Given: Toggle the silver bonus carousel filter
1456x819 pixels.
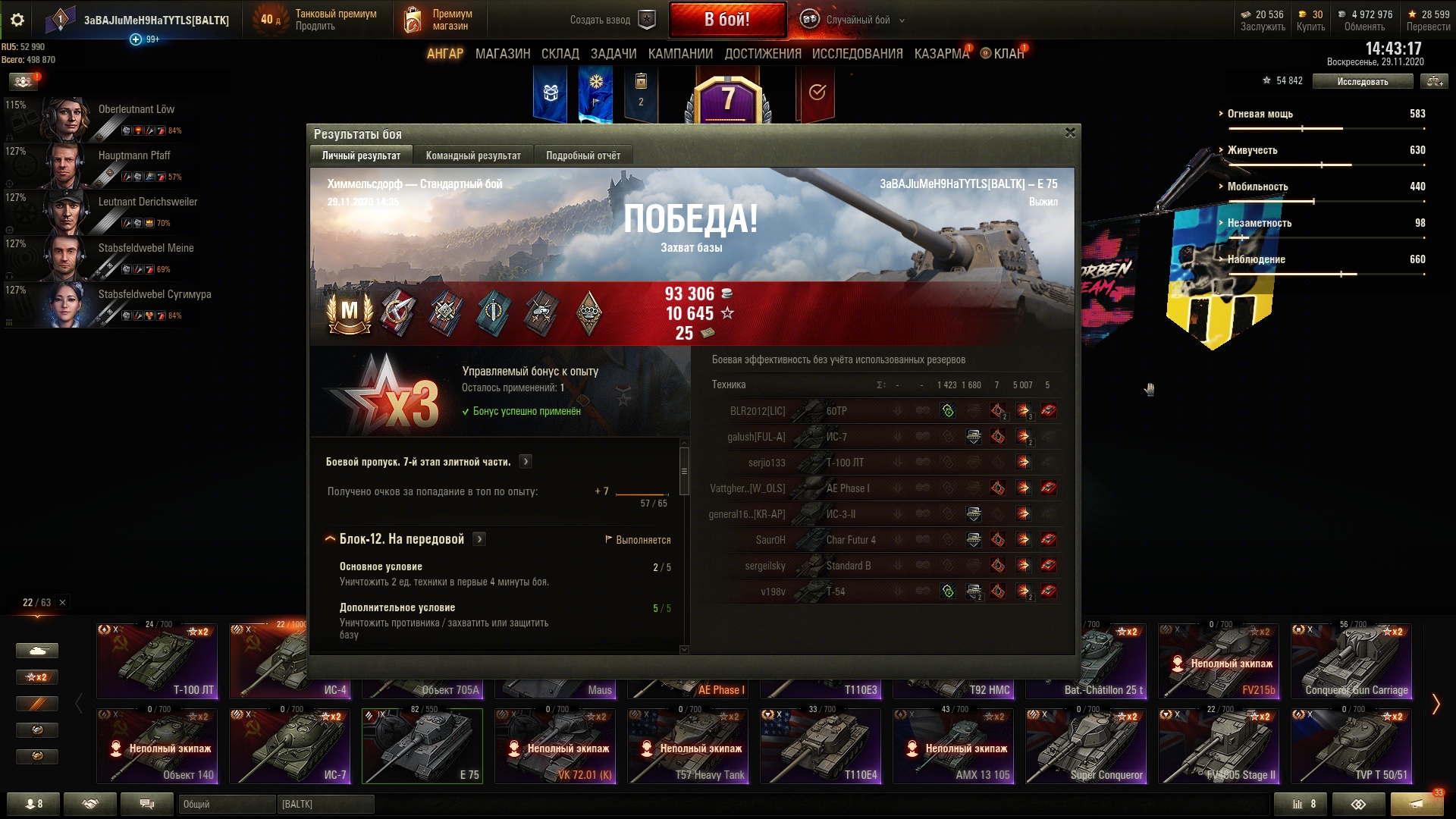Looking at the screenshot, I should (36, 730).
